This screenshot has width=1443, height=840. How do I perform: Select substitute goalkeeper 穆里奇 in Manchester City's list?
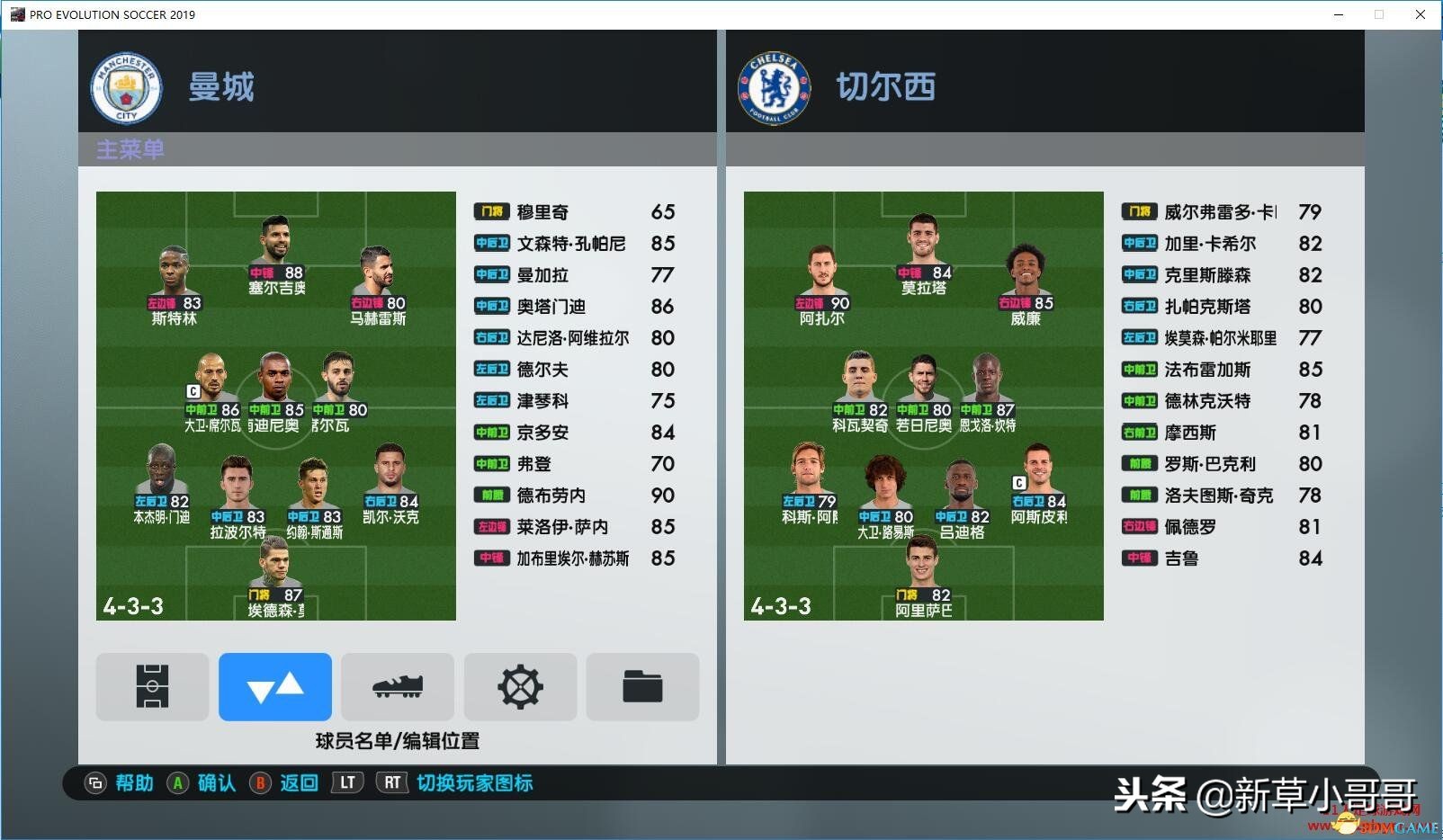[x=574, y=212]
